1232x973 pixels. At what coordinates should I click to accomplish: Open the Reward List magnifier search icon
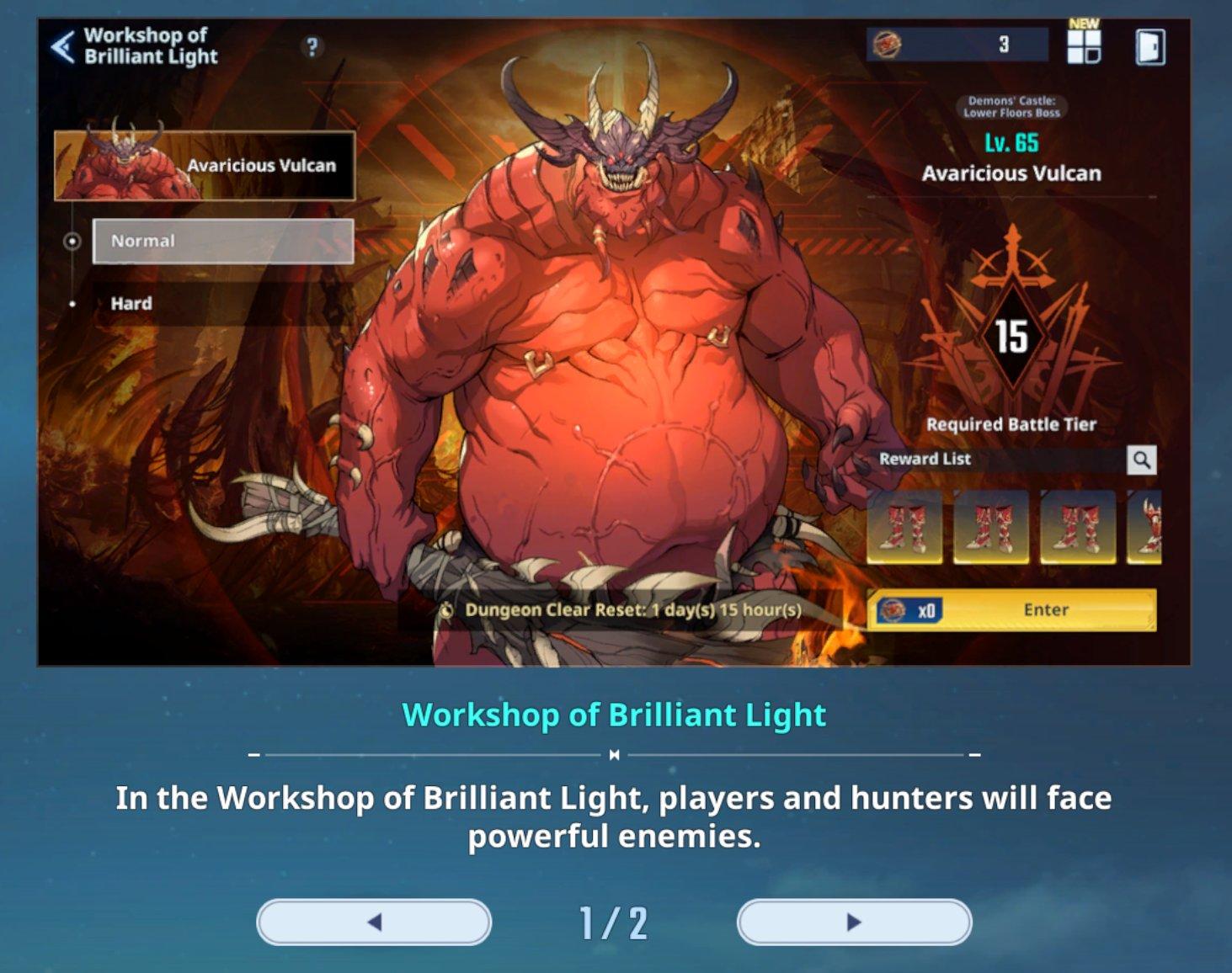pos(1142,460)
